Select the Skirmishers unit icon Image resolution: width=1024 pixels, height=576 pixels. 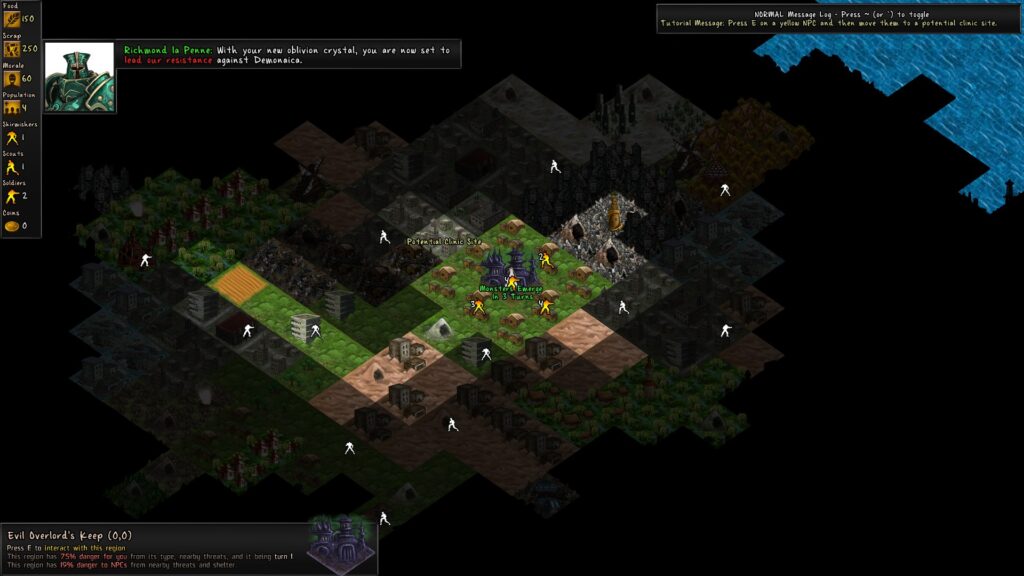click(x=11, y=137)
